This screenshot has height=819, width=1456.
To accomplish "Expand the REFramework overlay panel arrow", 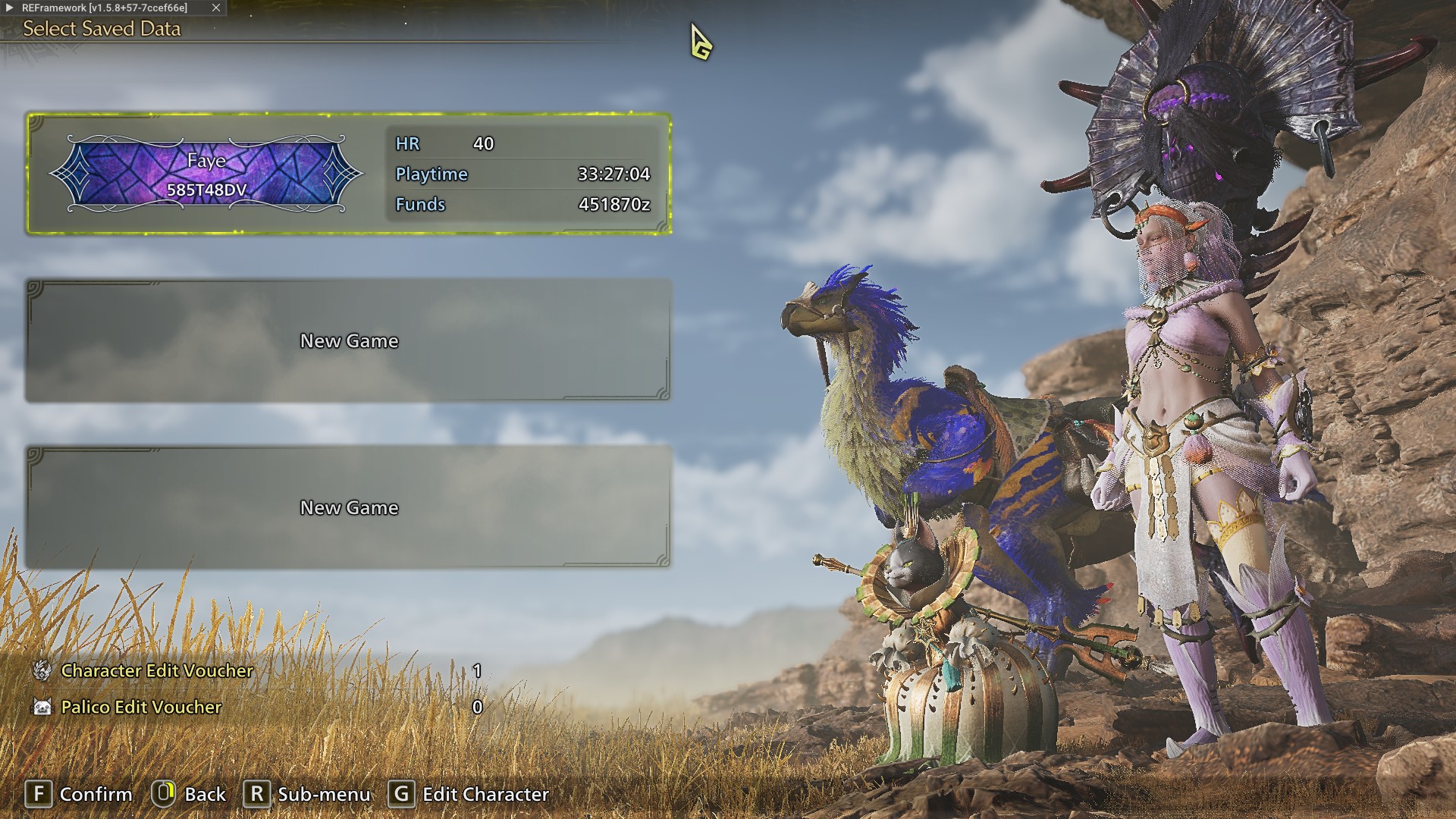I will point(10,8).
